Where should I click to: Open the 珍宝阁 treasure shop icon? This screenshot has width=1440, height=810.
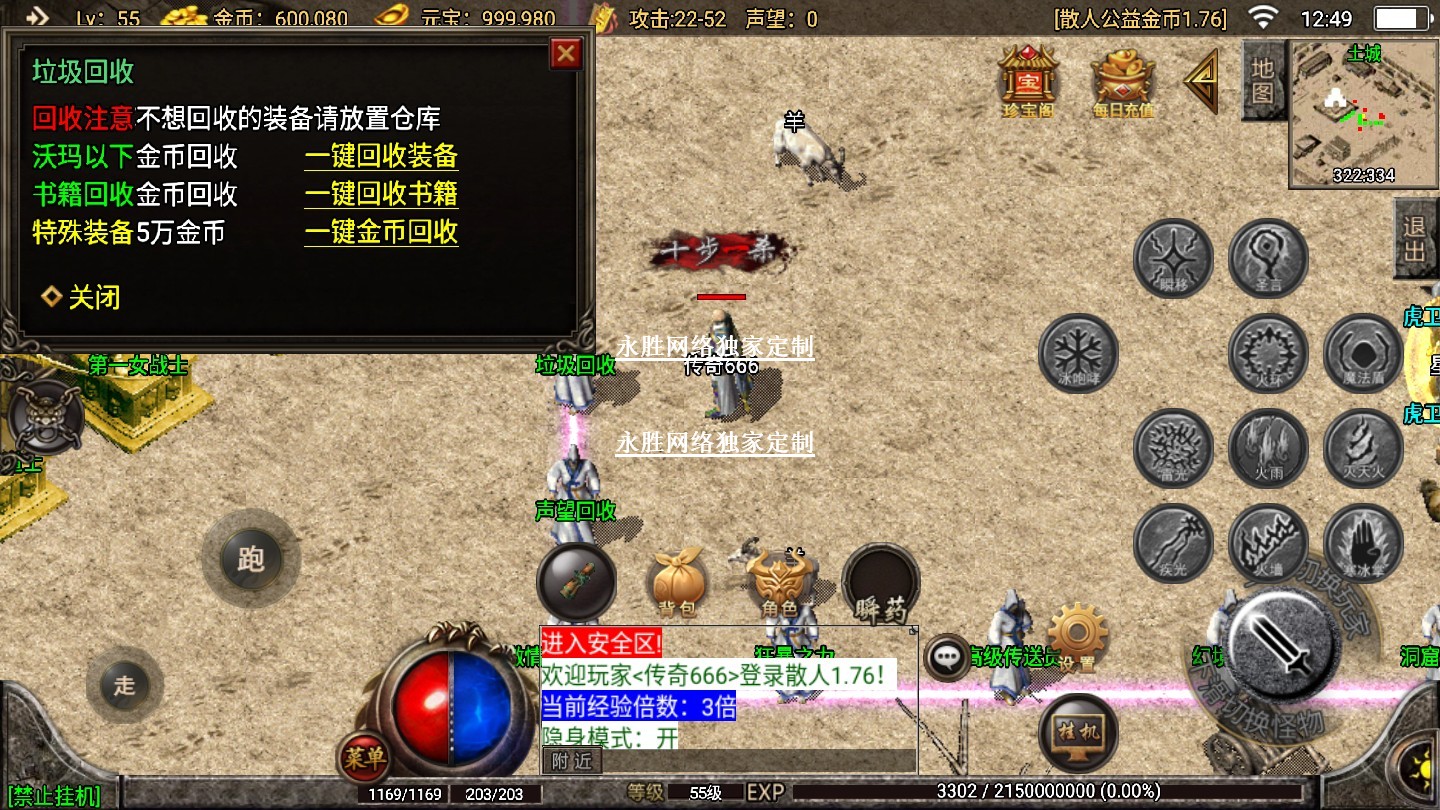pos(1028,80)
